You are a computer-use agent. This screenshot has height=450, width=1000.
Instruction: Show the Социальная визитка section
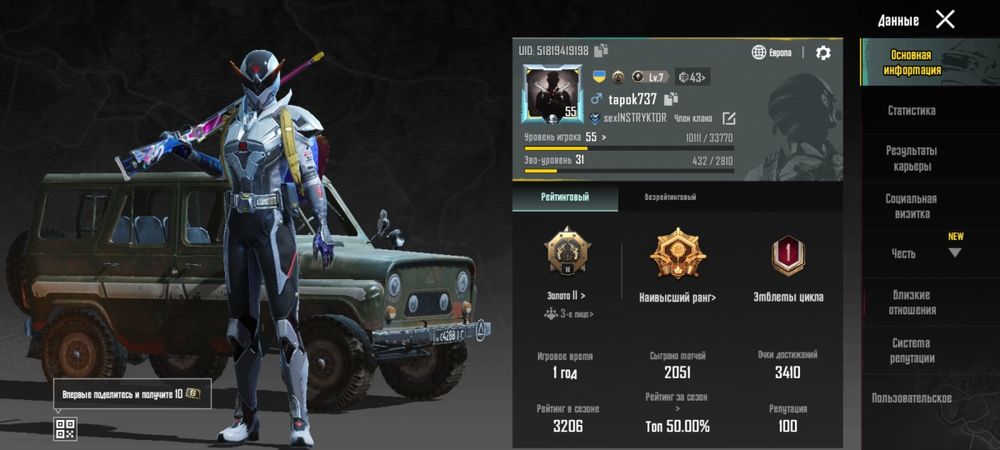(x=911, y=206)
